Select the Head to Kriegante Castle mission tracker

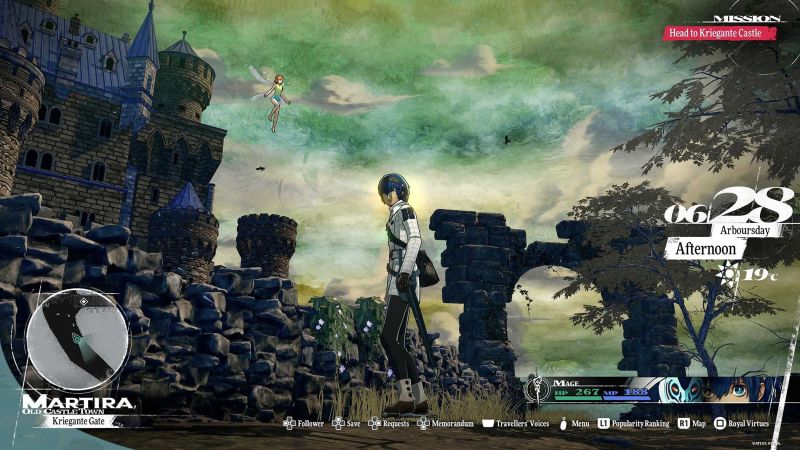coord(715,33)
